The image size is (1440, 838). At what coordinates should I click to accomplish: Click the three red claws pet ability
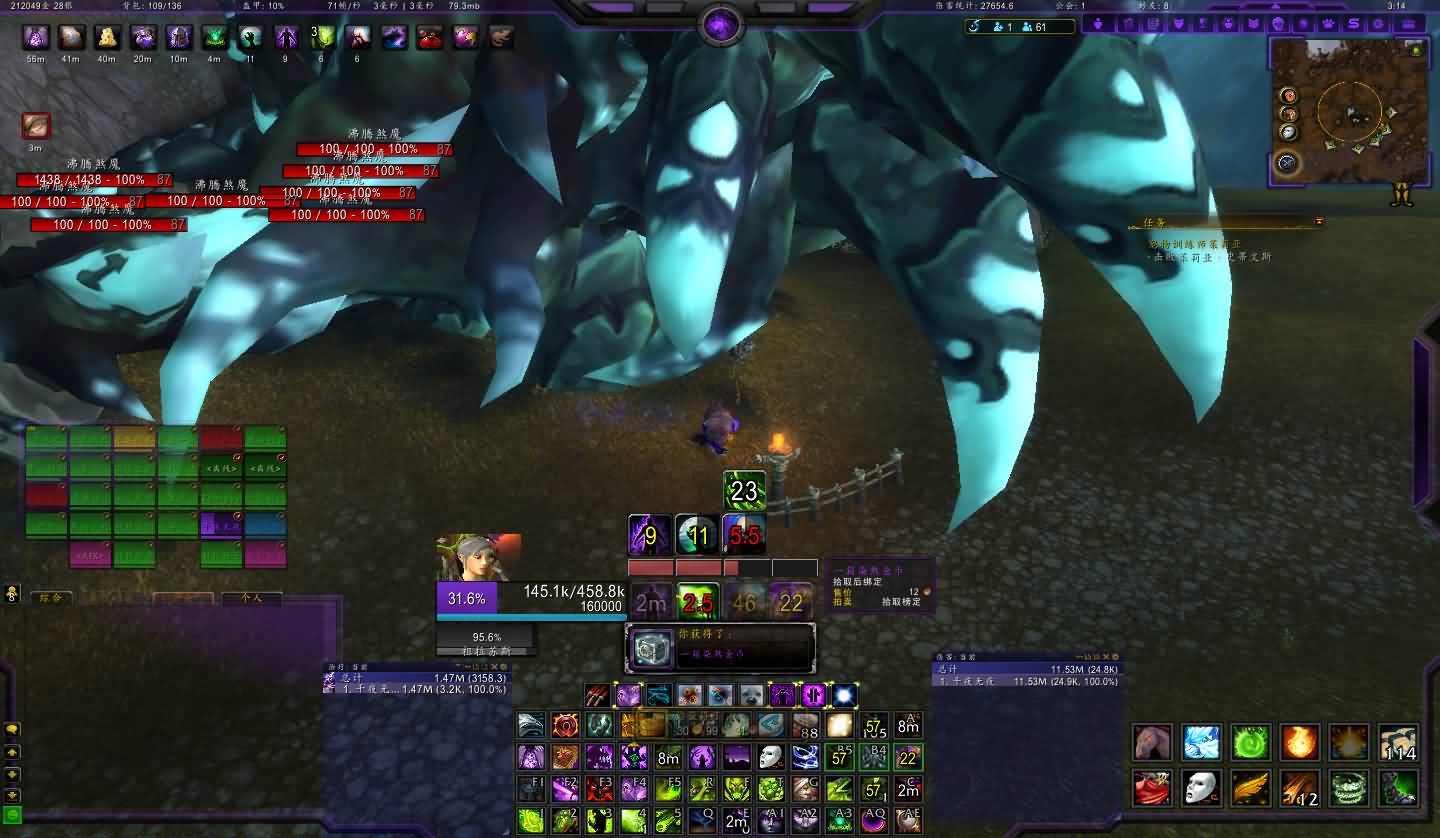tap(598, 695)
